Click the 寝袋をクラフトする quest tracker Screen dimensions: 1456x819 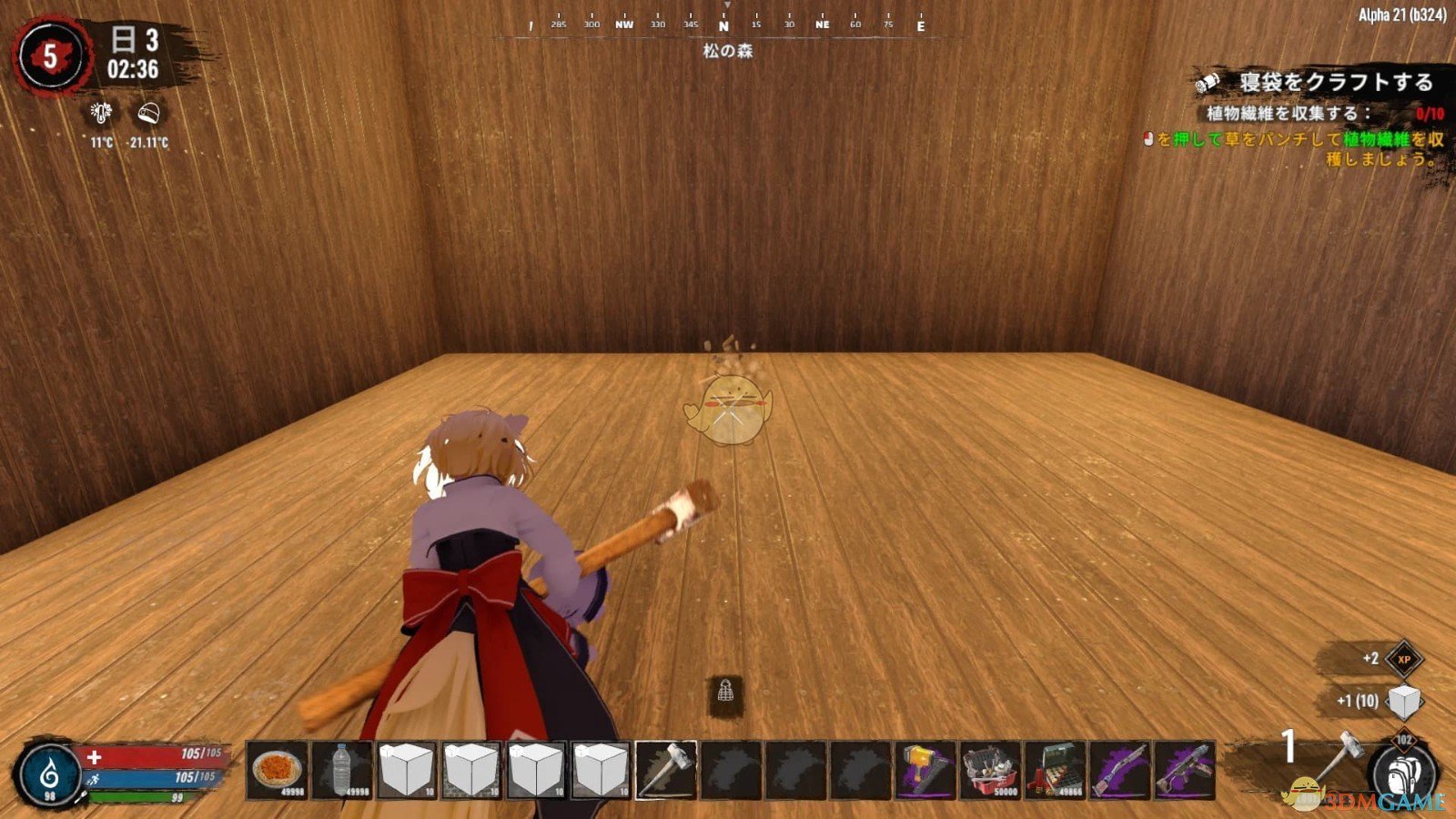1335,83
